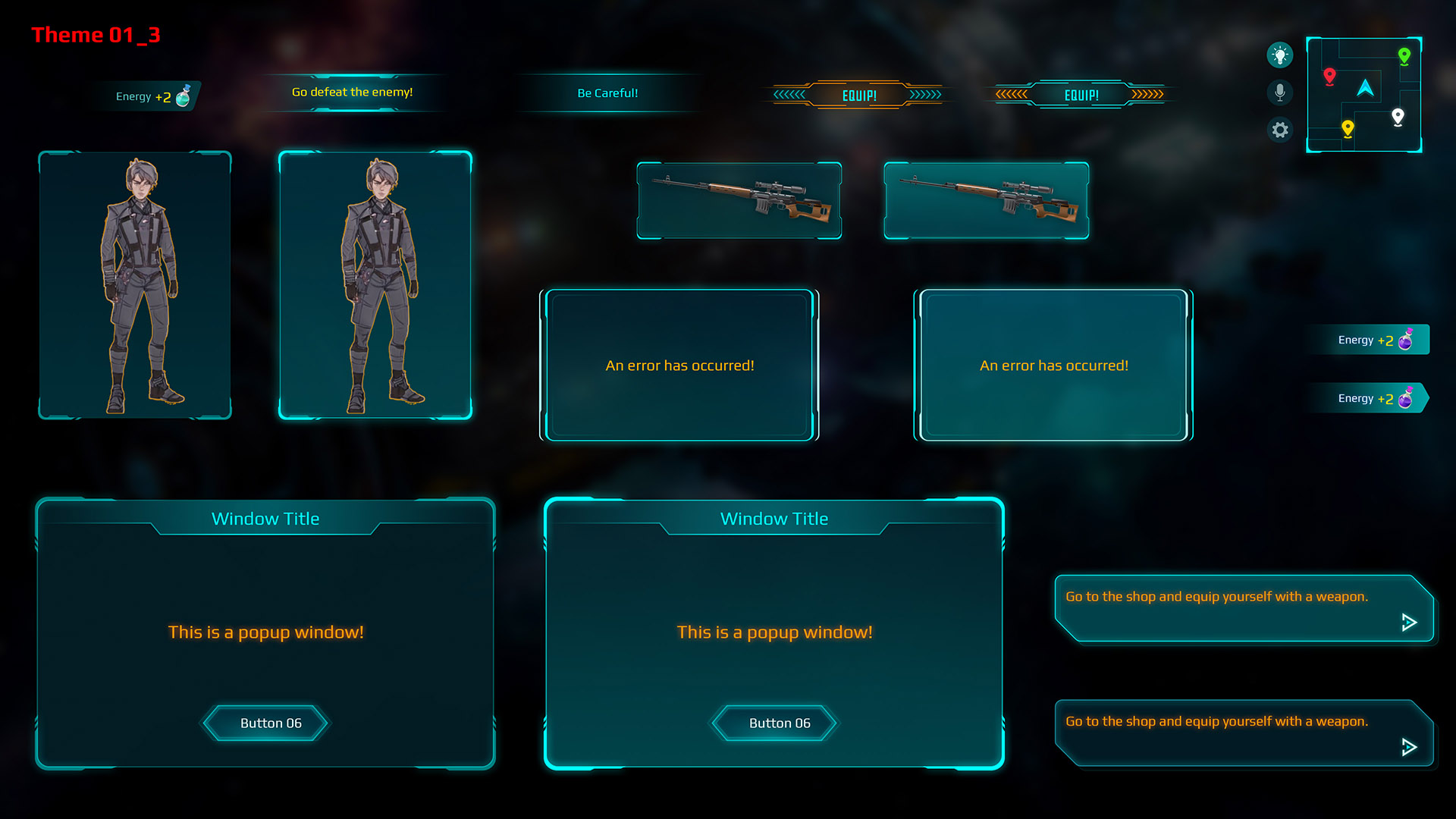This screenshot has width=1456, height=819.
Task: Toggle the hint lightbulb icon
Action: tap(1280, 55)
